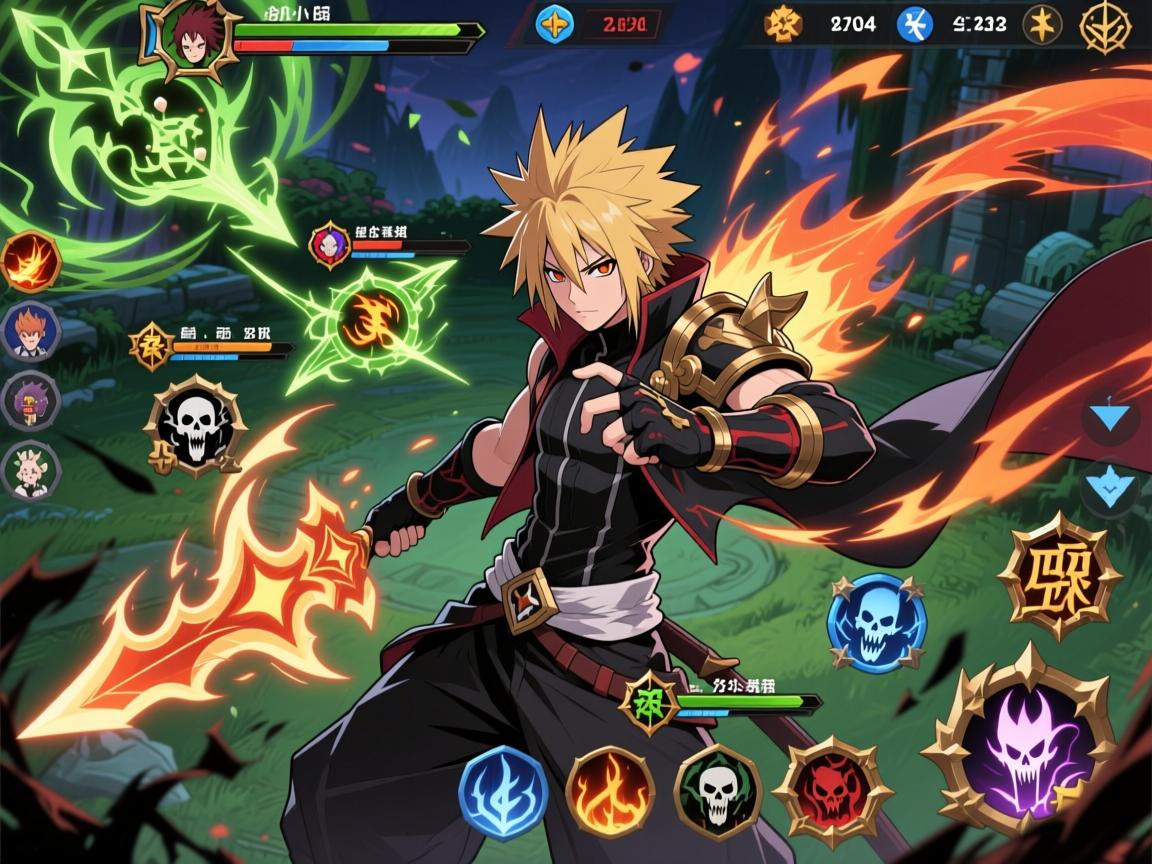Screen dimensions: 1152x864
Task: Select the pale-haired teammate portrait
Action: tap(31, 470)
